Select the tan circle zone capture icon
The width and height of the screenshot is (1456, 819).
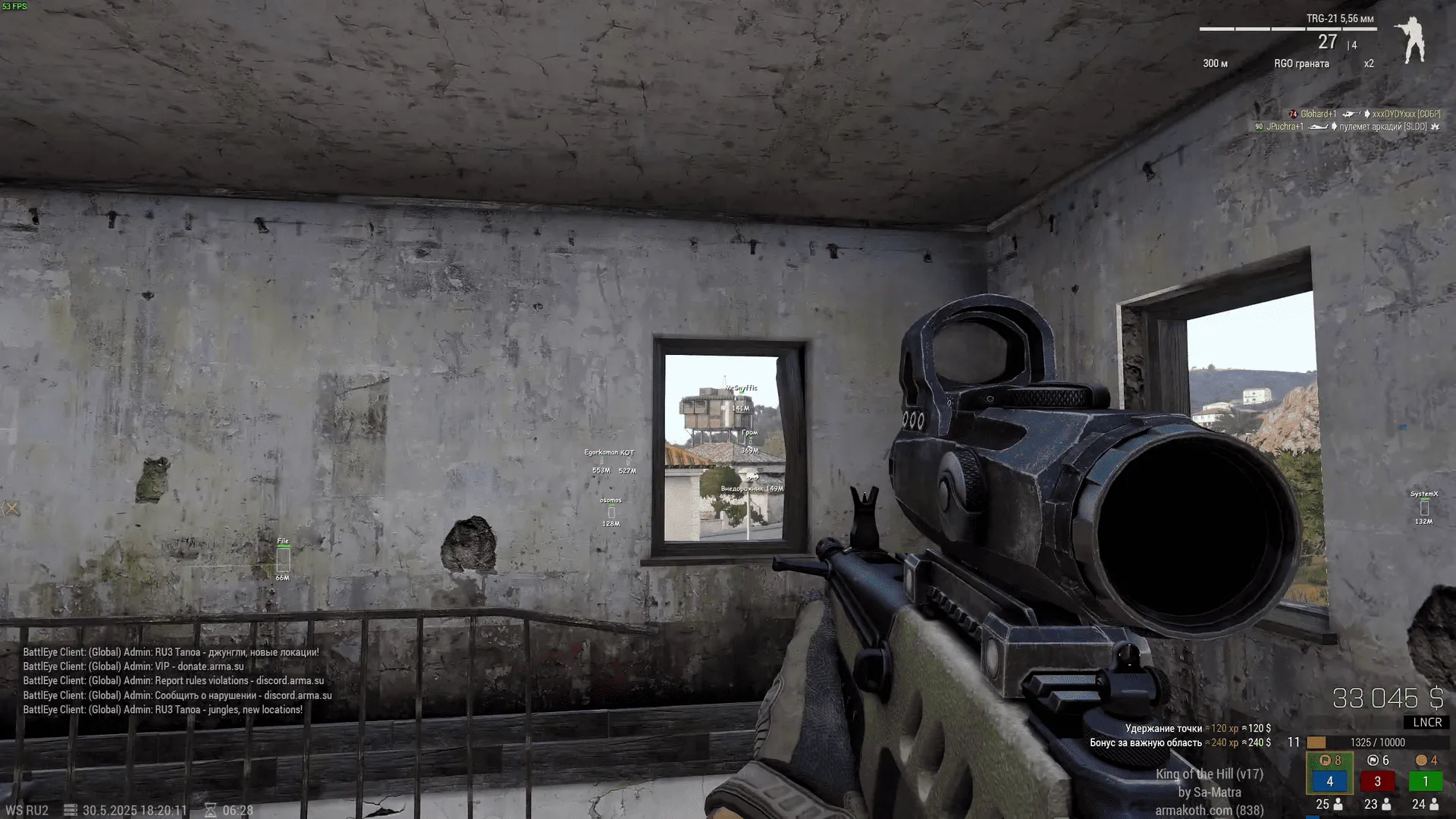click(1421, 760)
